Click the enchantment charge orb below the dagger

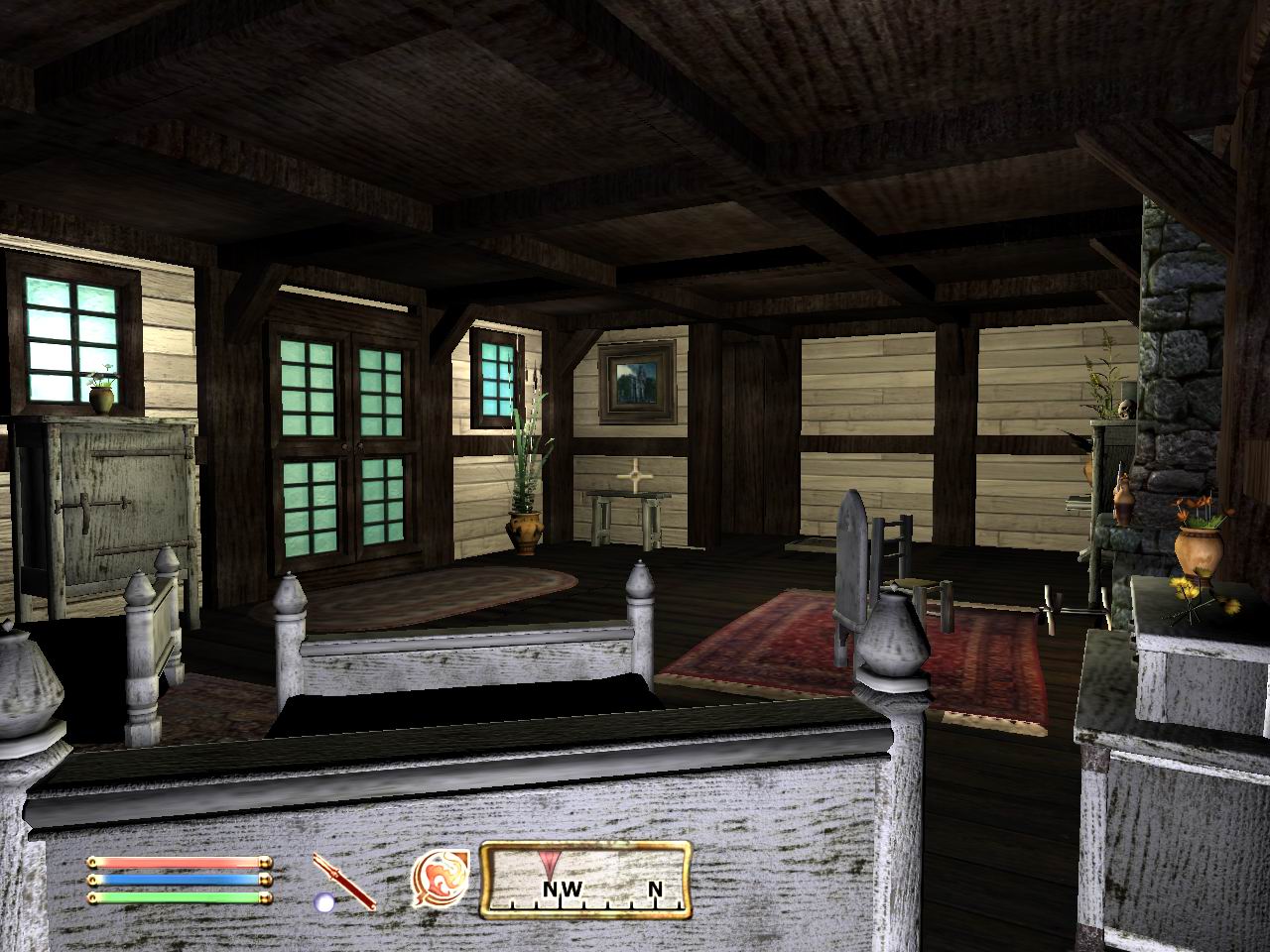323,902
